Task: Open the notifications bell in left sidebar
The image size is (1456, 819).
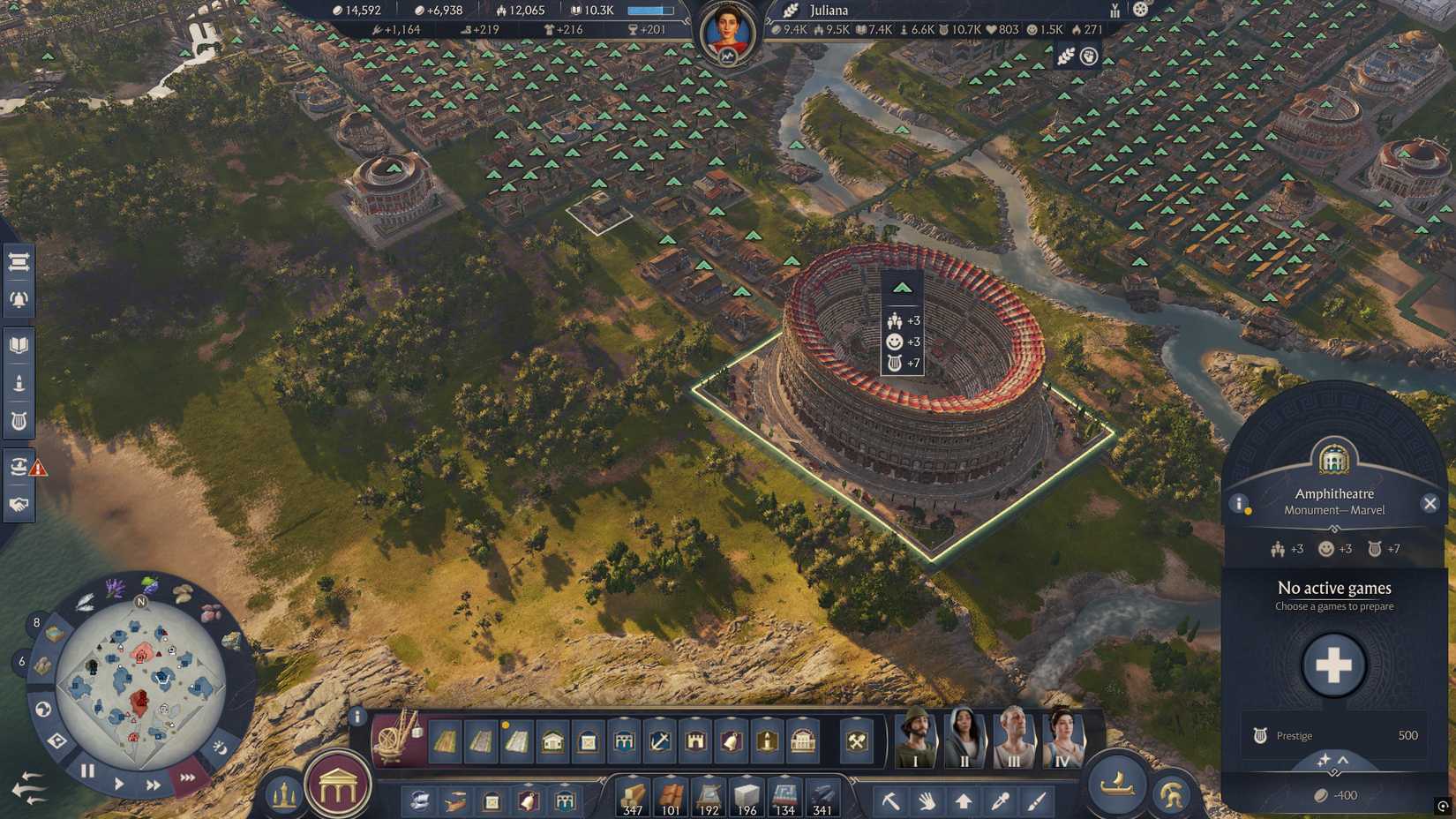Action: tap(19, 298)
